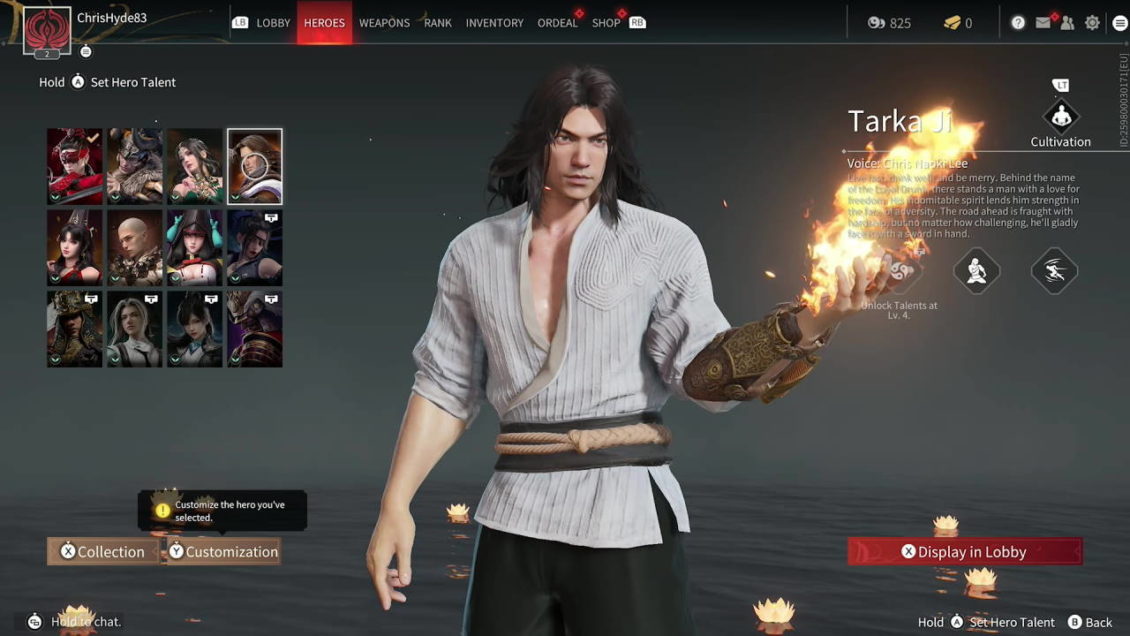Go to the Rank tab
The width and height of the screenshot is (1130, 636).
(x=438, y=23)
